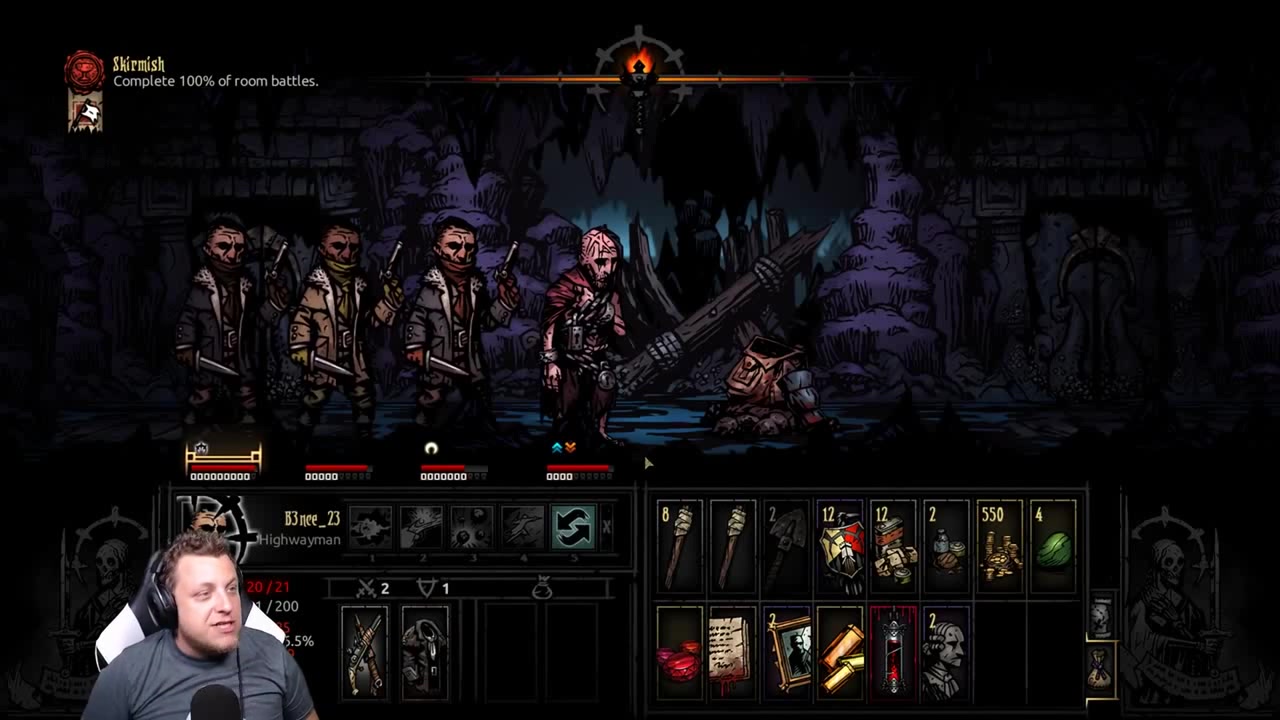Use the food provisions stack

893,546
